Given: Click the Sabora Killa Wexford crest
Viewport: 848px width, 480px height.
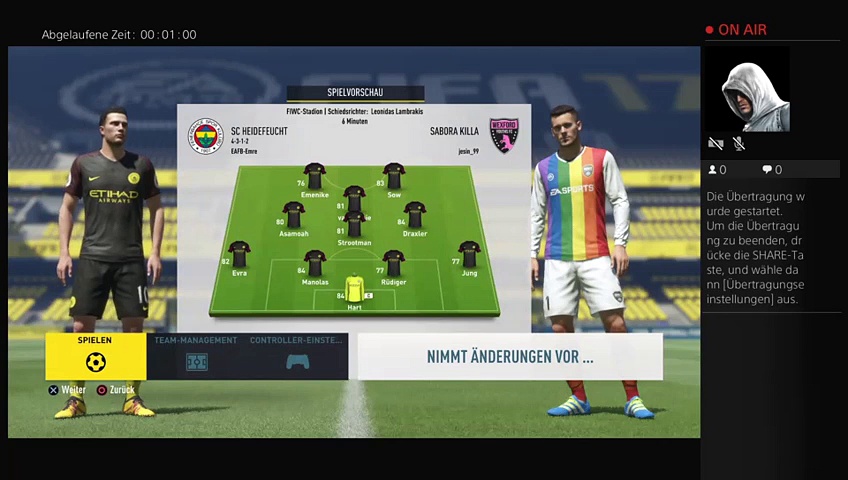Looking at the screenshot, I should click(x=503, y=136).
